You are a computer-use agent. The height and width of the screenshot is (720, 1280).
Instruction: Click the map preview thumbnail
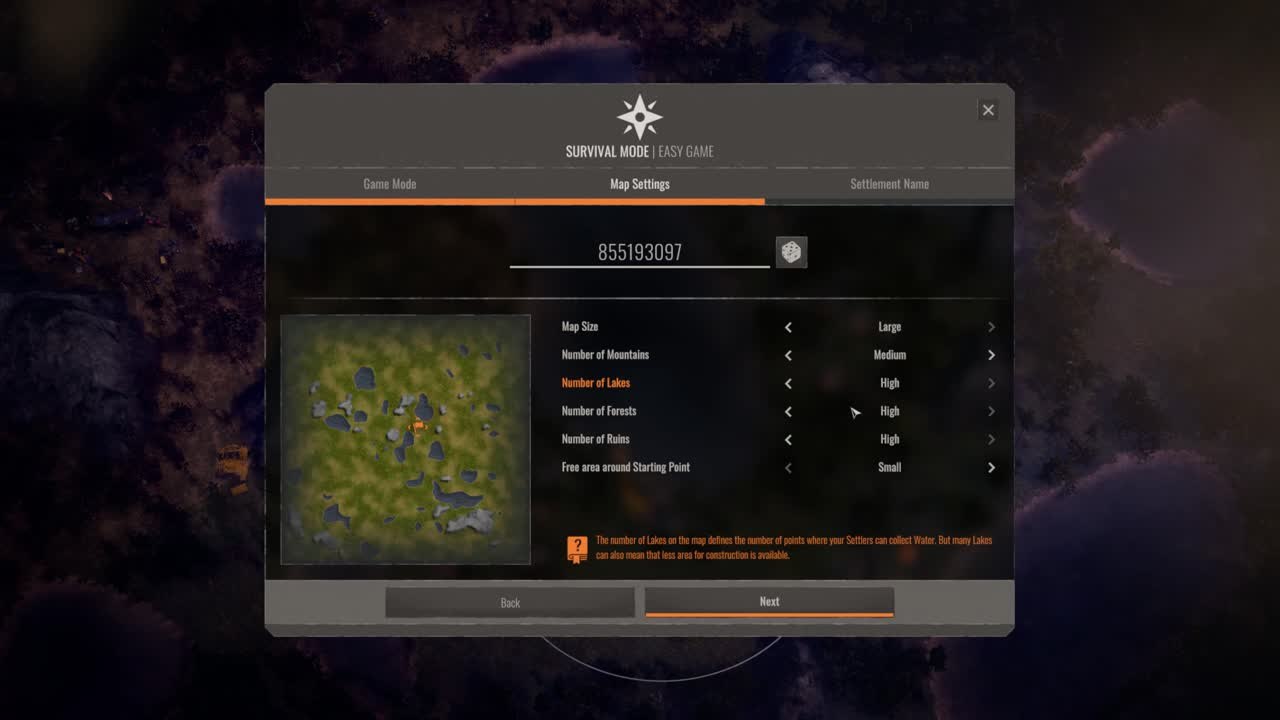405,439
